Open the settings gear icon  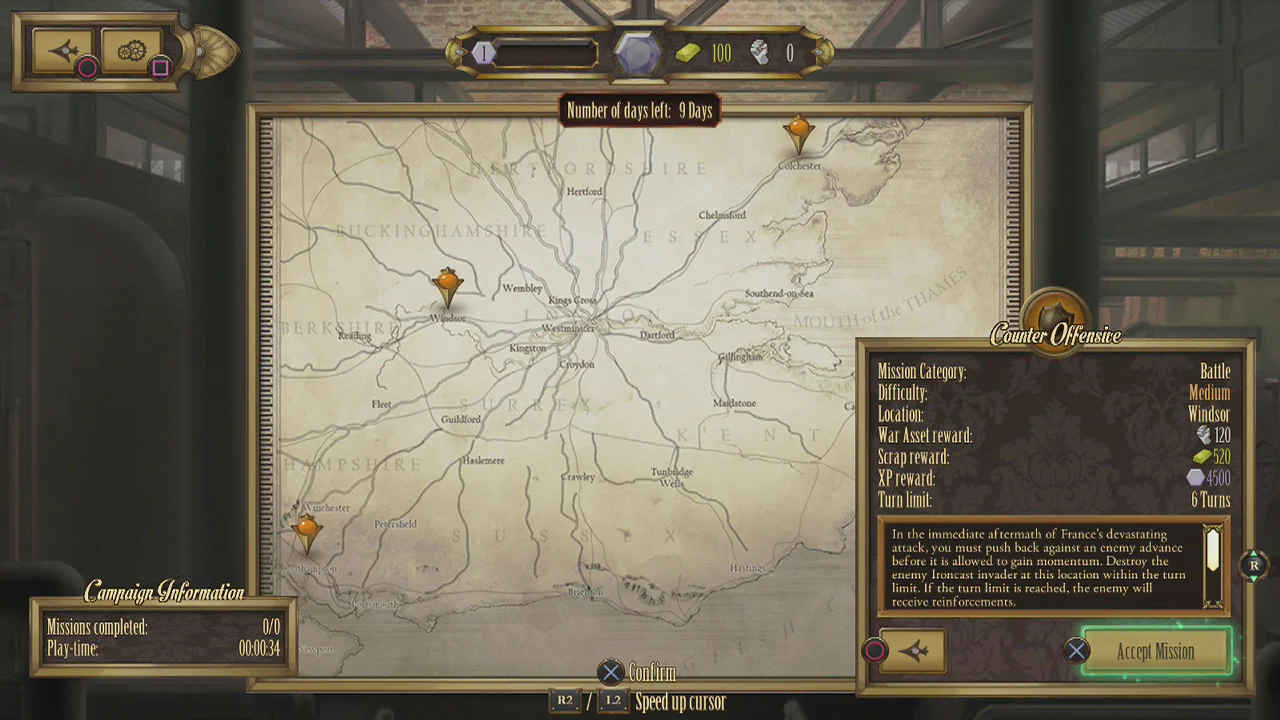click(x=132, y=48)
